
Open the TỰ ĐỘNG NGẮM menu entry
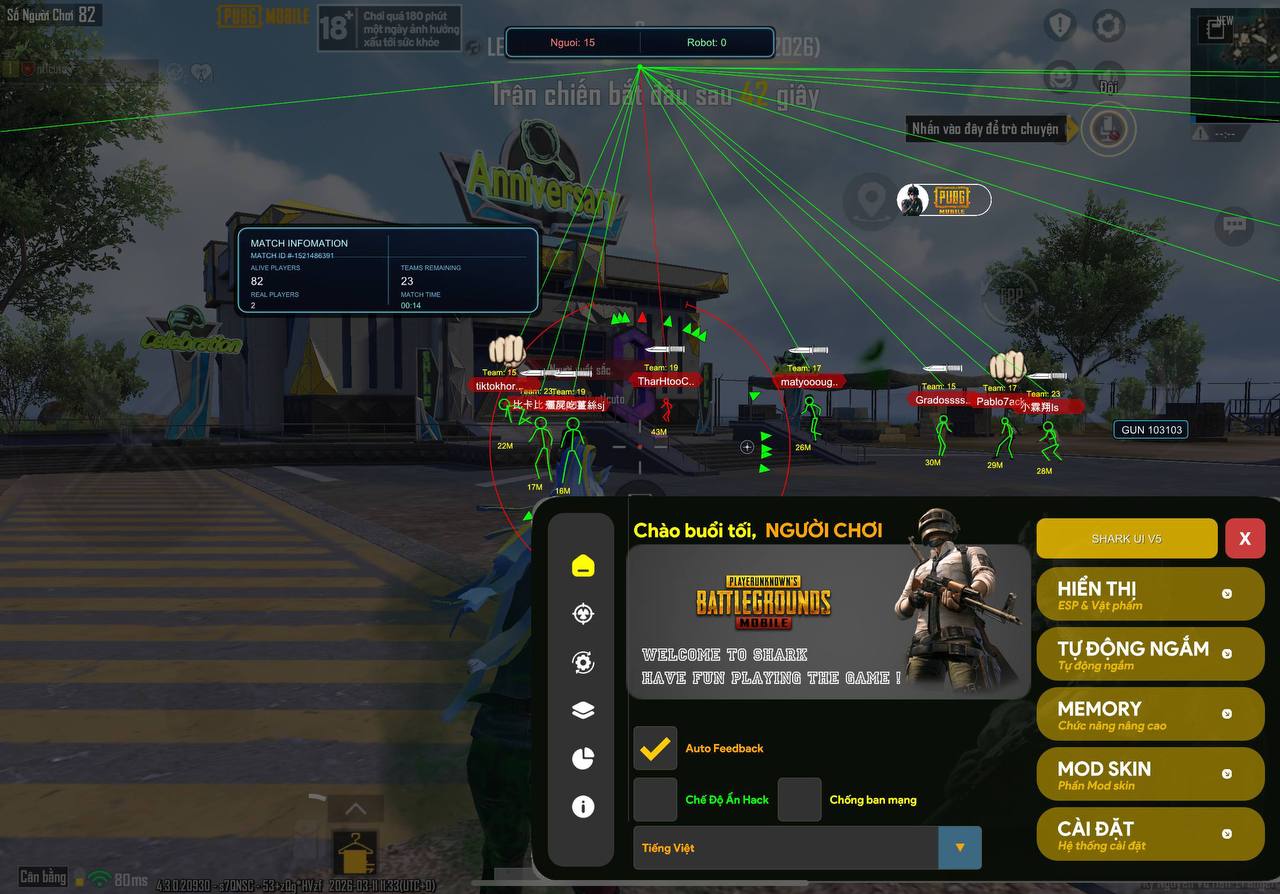point(1150,654)
